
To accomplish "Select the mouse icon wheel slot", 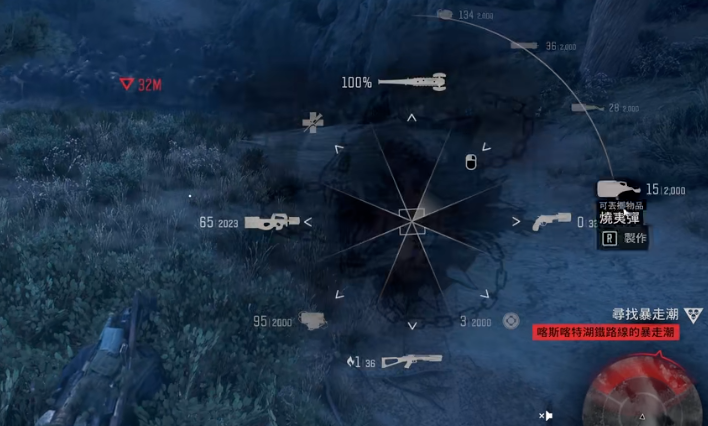I will pyautogui.click(x=471, y=160).
